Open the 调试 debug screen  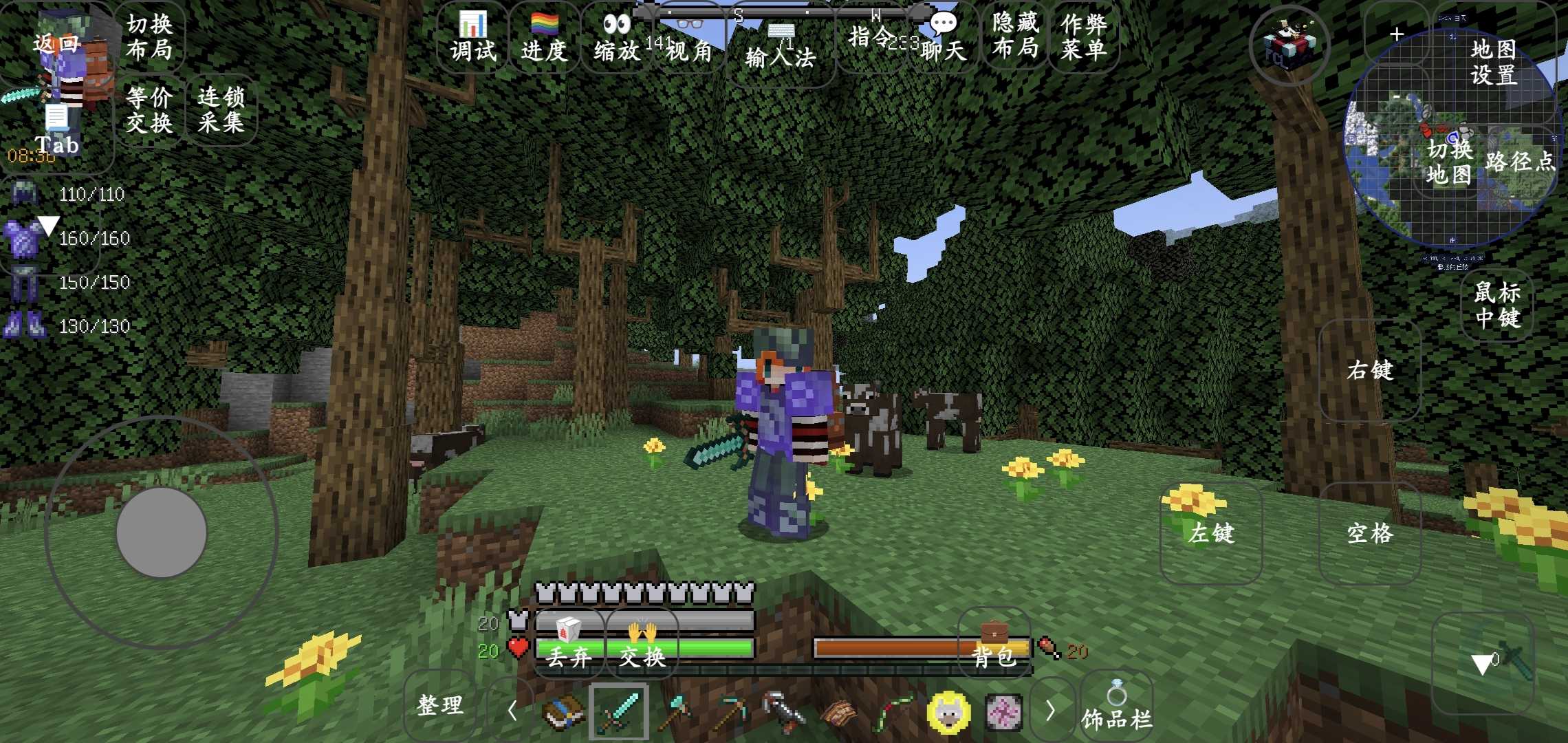click(473, 39)
